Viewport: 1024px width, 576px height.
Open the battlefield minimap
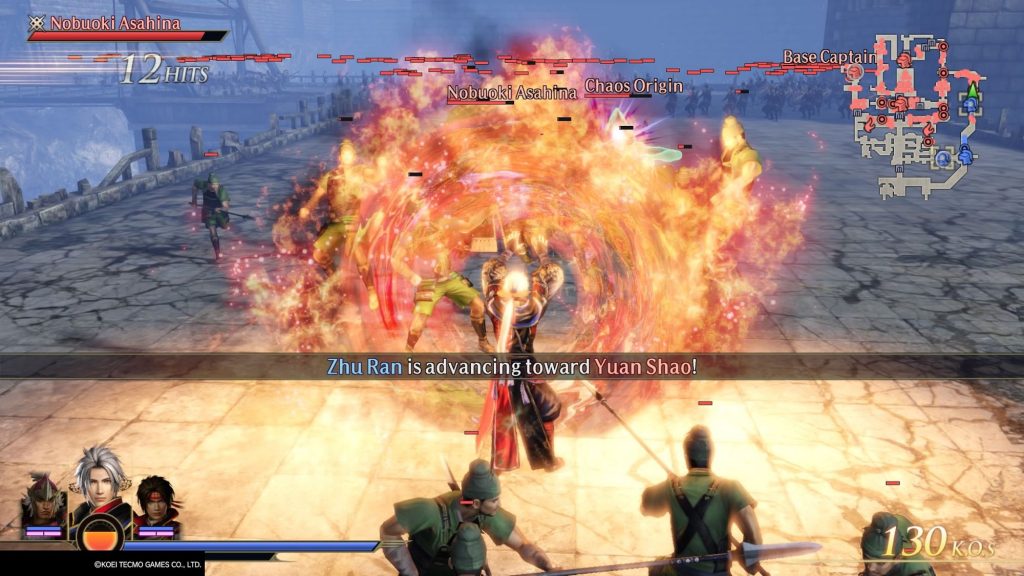coord(910,112)
